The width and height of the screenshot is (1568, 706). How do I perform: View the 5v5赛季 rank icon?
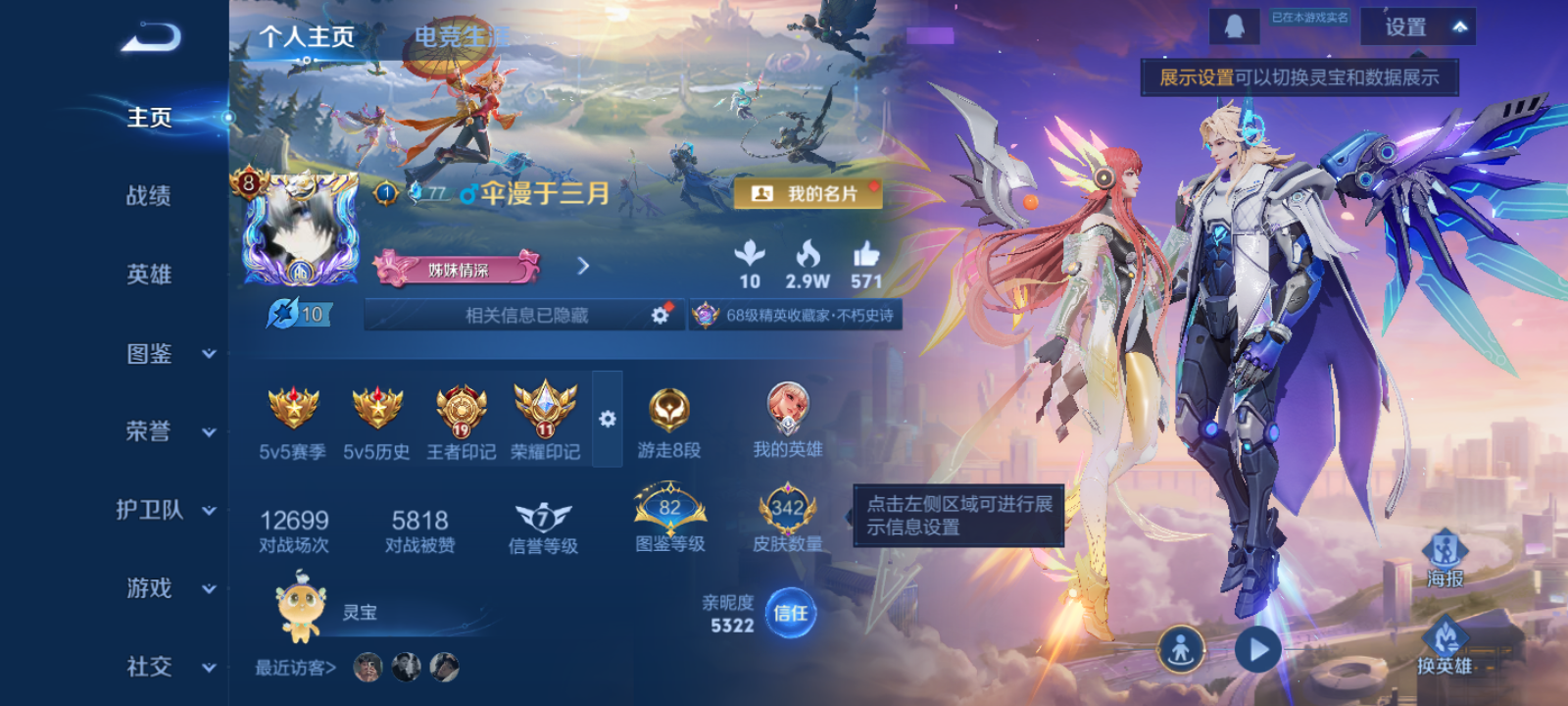point(290,410)
